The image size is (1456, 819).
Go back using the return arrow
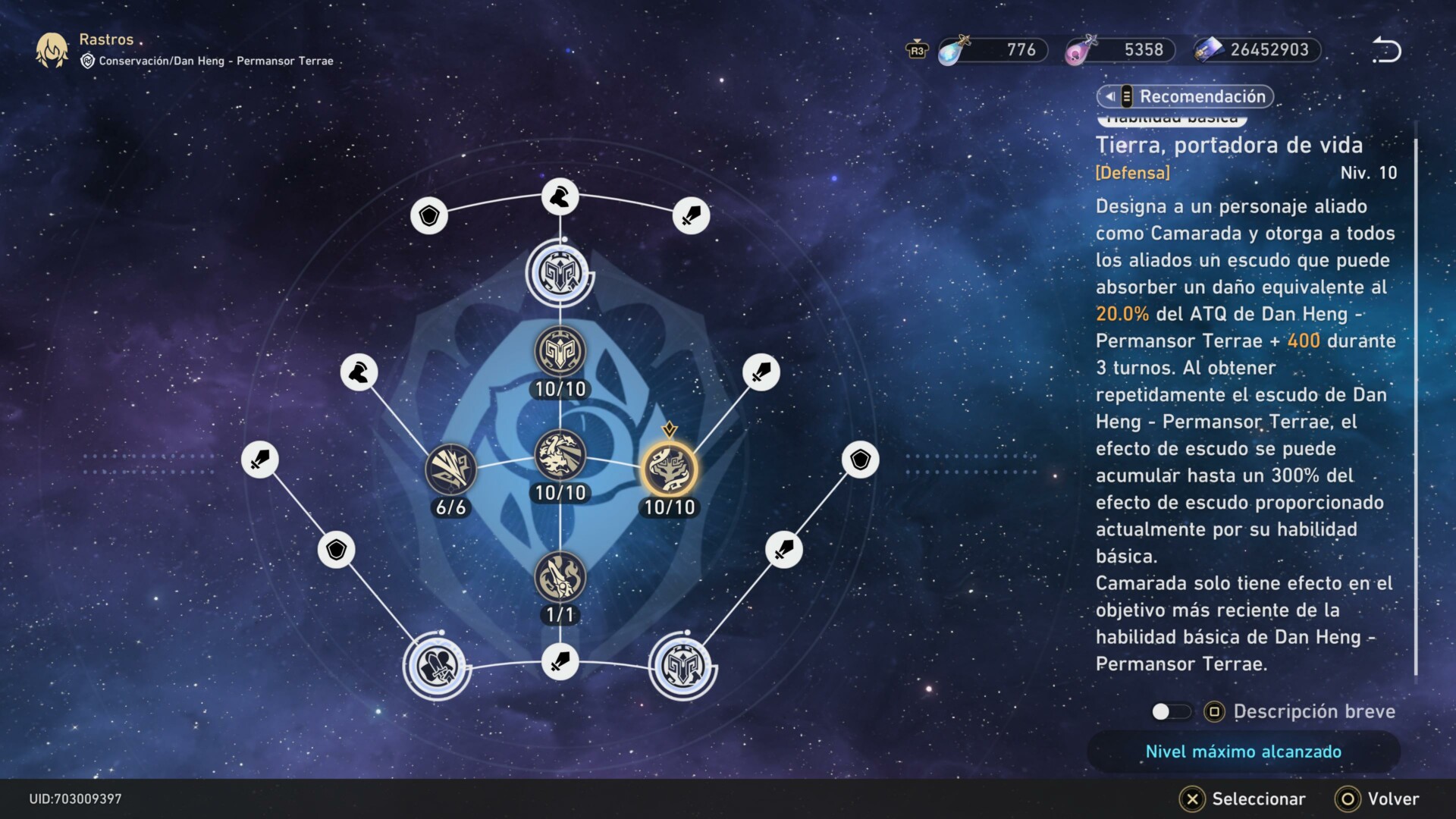click(x=1386, y=50)
